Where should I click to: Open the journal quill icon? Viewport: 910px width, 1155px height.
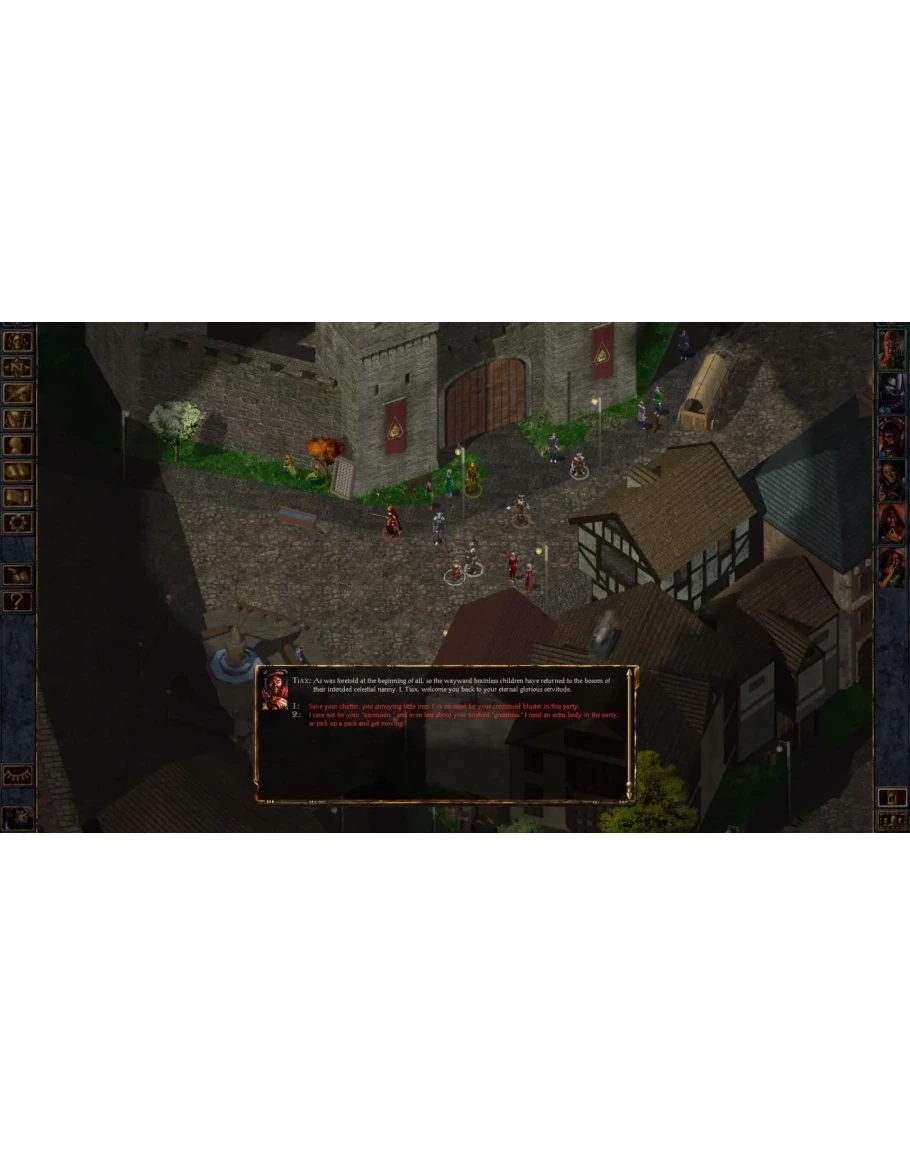18,393
